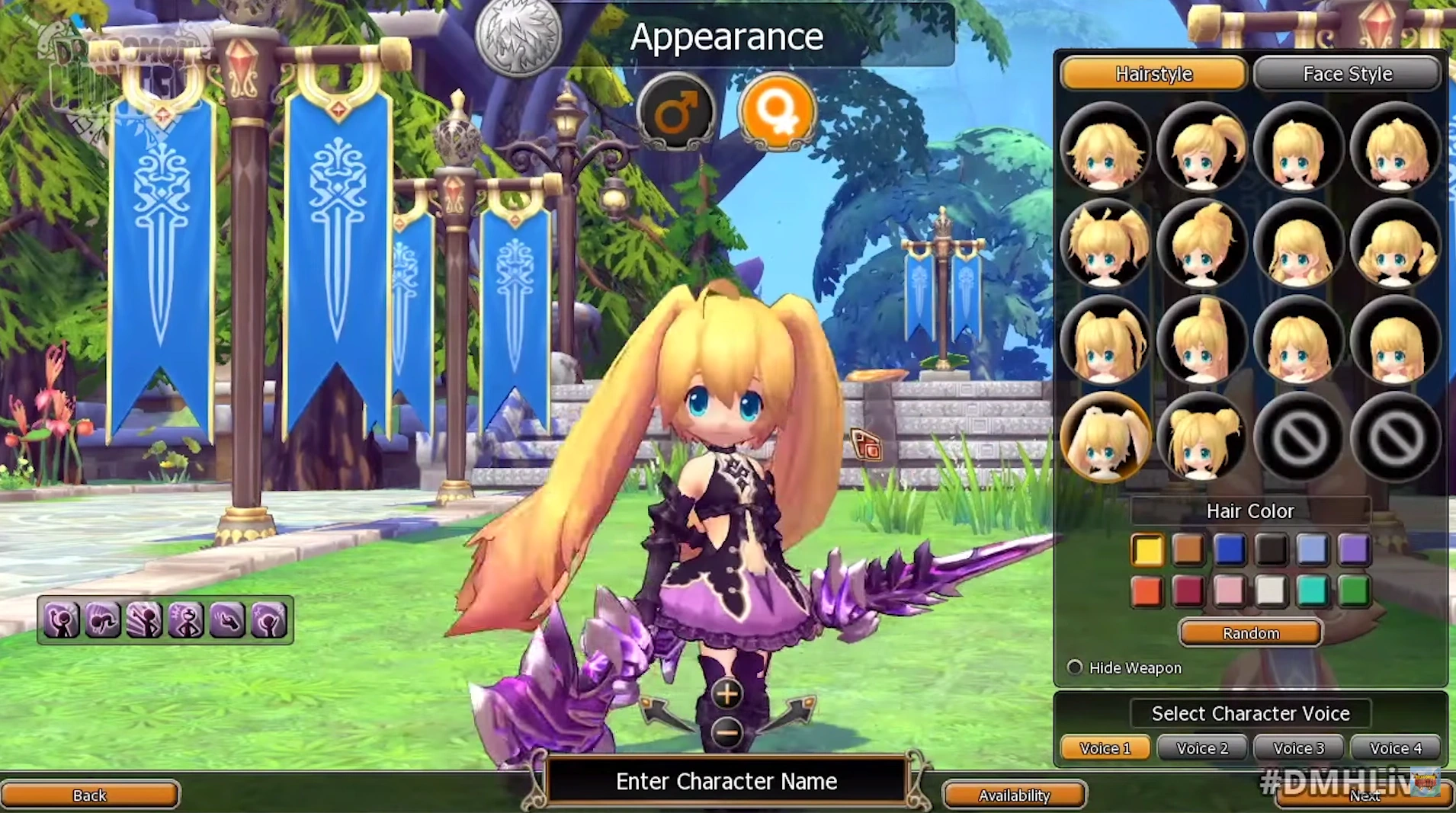Click the Random appearance button
This screenshot has width=1456, height=813.
(x=1250, y=633)
